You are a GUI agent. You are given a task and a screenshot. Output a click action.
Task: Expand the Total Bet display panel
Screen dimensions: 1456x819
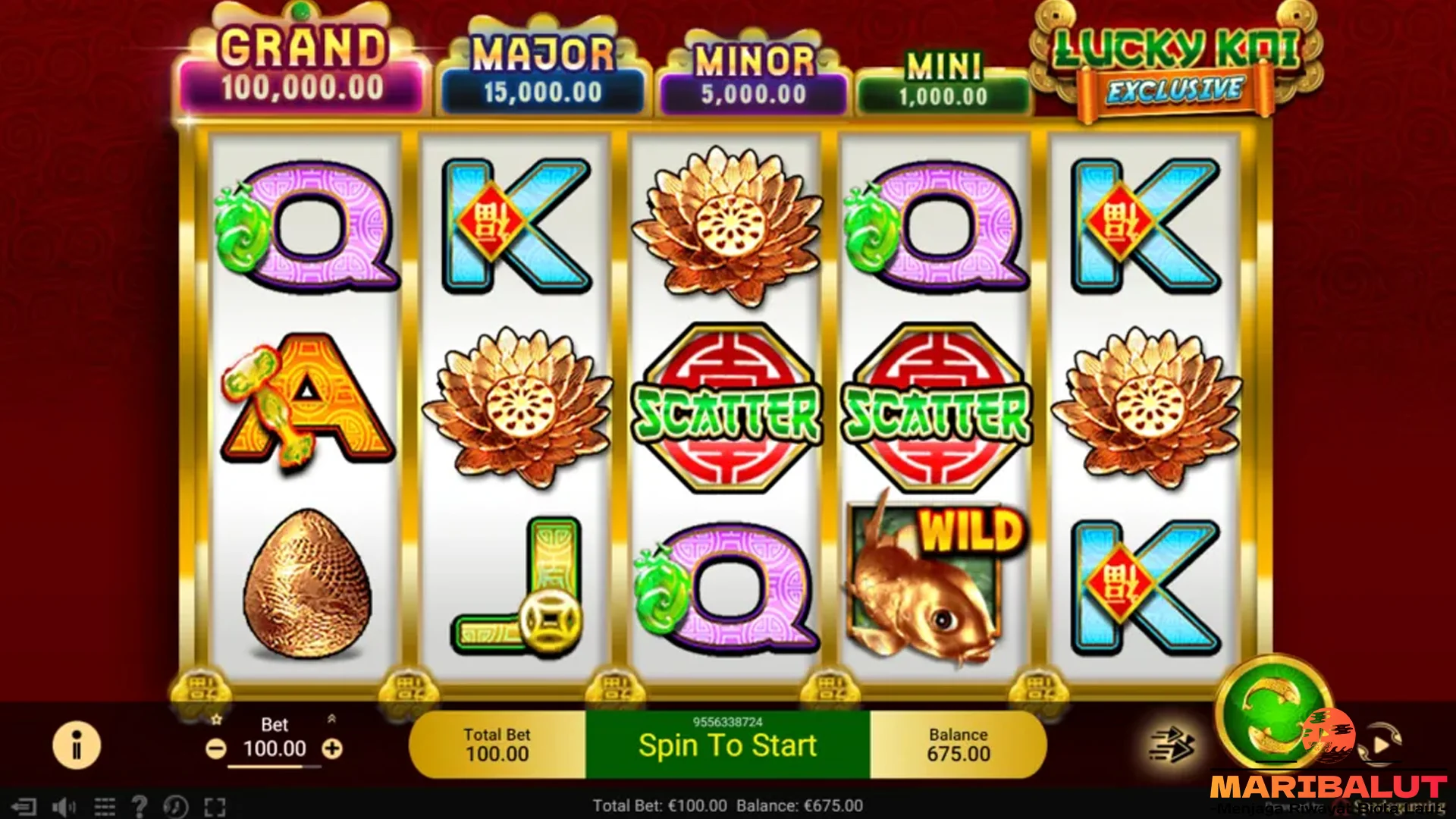(497, 744)
